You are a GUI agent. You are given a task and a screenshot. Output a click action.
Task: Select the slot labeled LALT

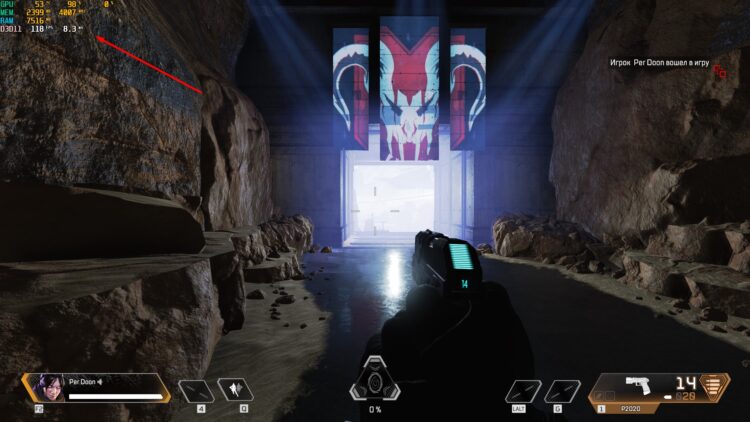(x=523, y=391)
